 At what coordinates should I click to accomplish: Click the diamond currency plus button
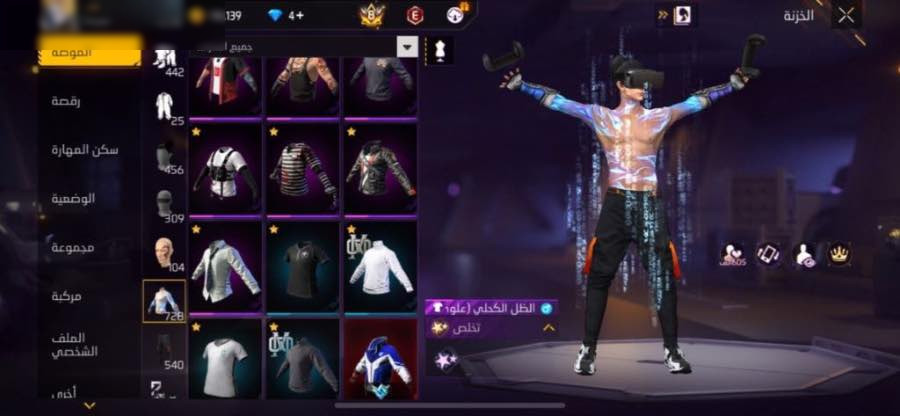pyautogui.click(x=297, y=15)
